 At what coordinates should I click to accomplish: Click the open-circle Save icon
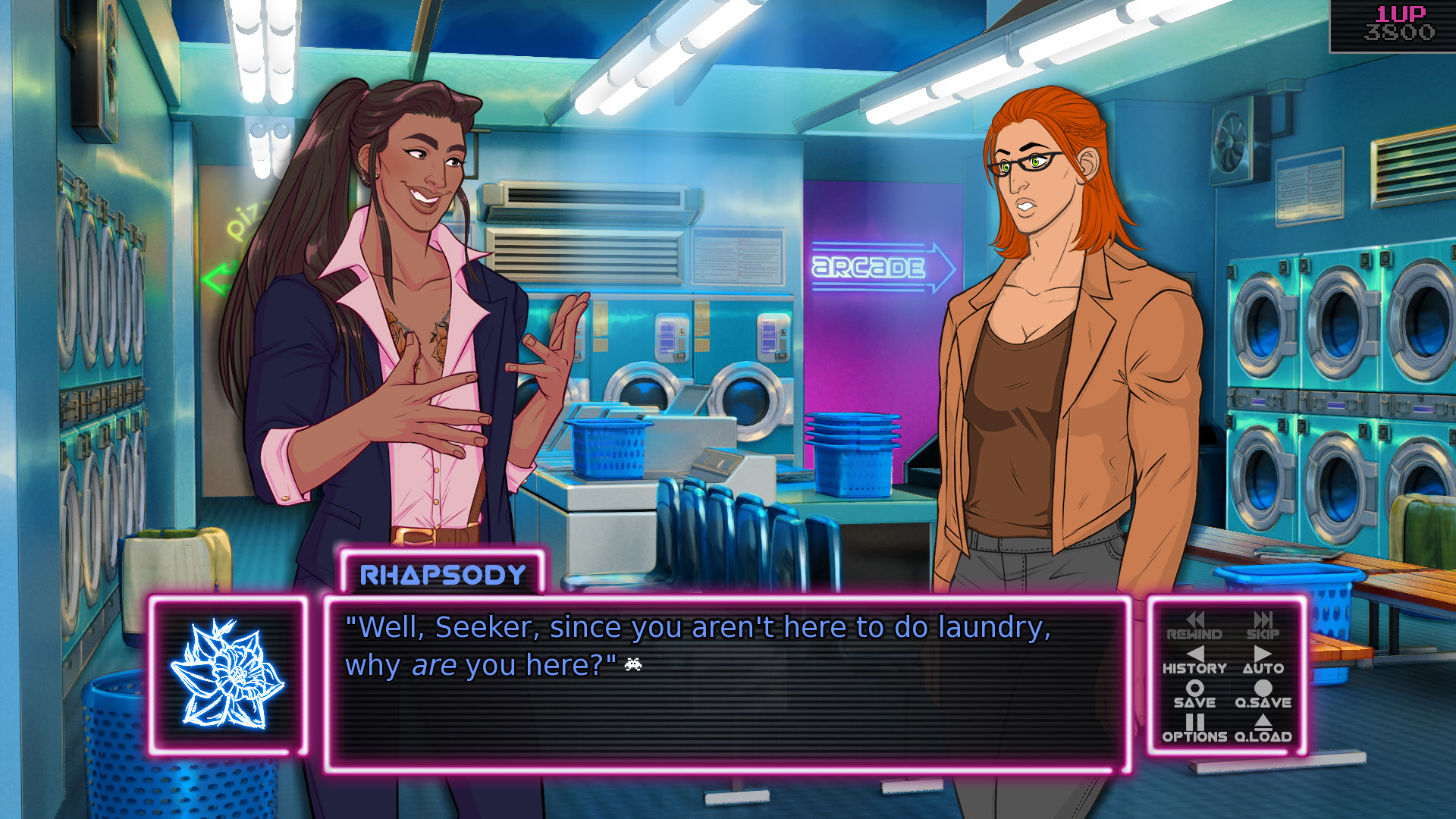click(1197, 690)
